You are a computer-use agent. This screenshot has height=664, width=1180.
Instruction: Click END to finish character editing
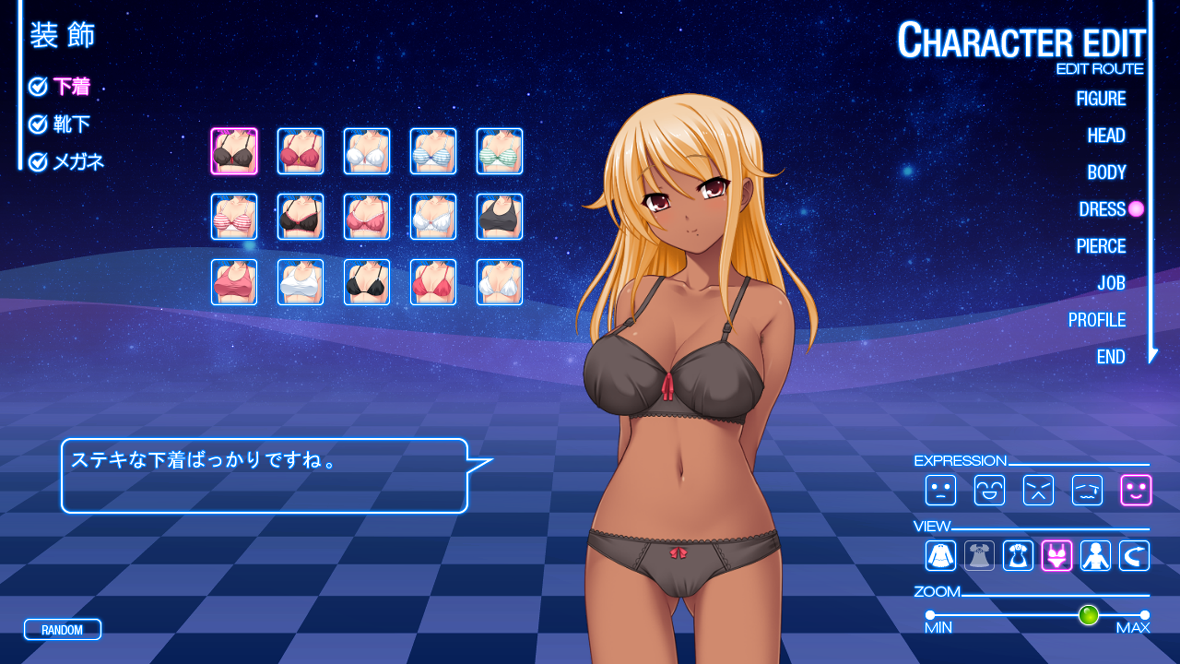[x=1110, y=357]
